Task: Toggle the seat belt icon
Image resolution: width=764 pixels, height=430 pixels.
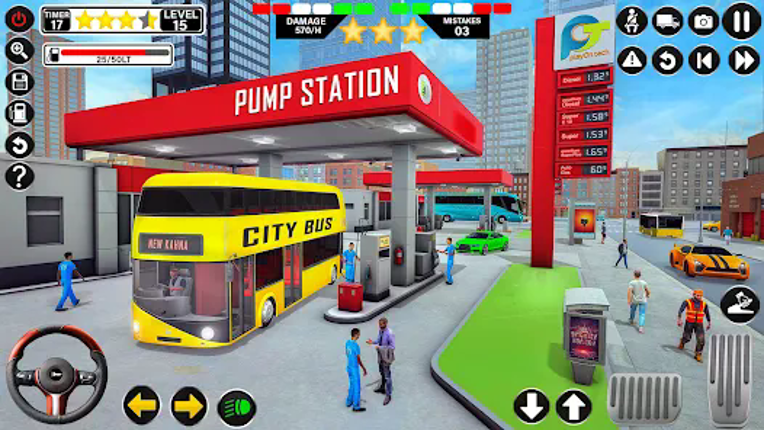Action: (x=631, y=21)
